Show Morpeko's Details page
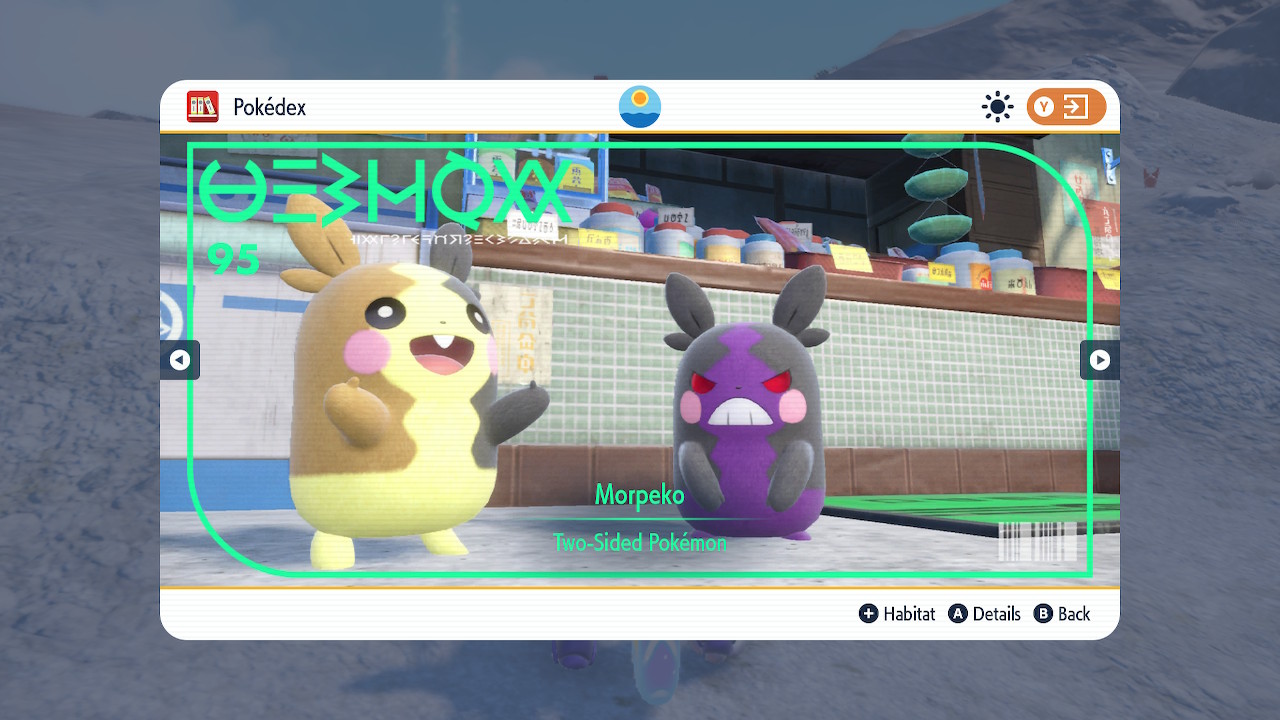The image size is (1280, 720). coord(985,614)
